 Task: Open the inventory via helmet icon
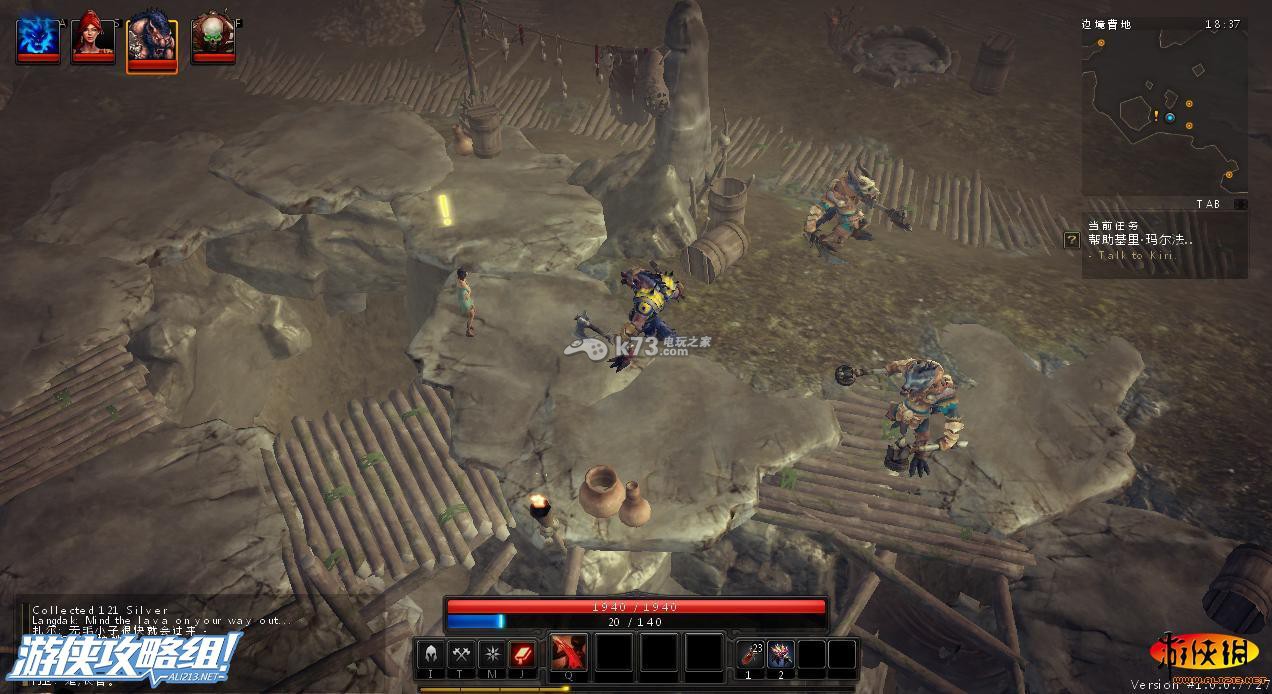pos(431,655)
